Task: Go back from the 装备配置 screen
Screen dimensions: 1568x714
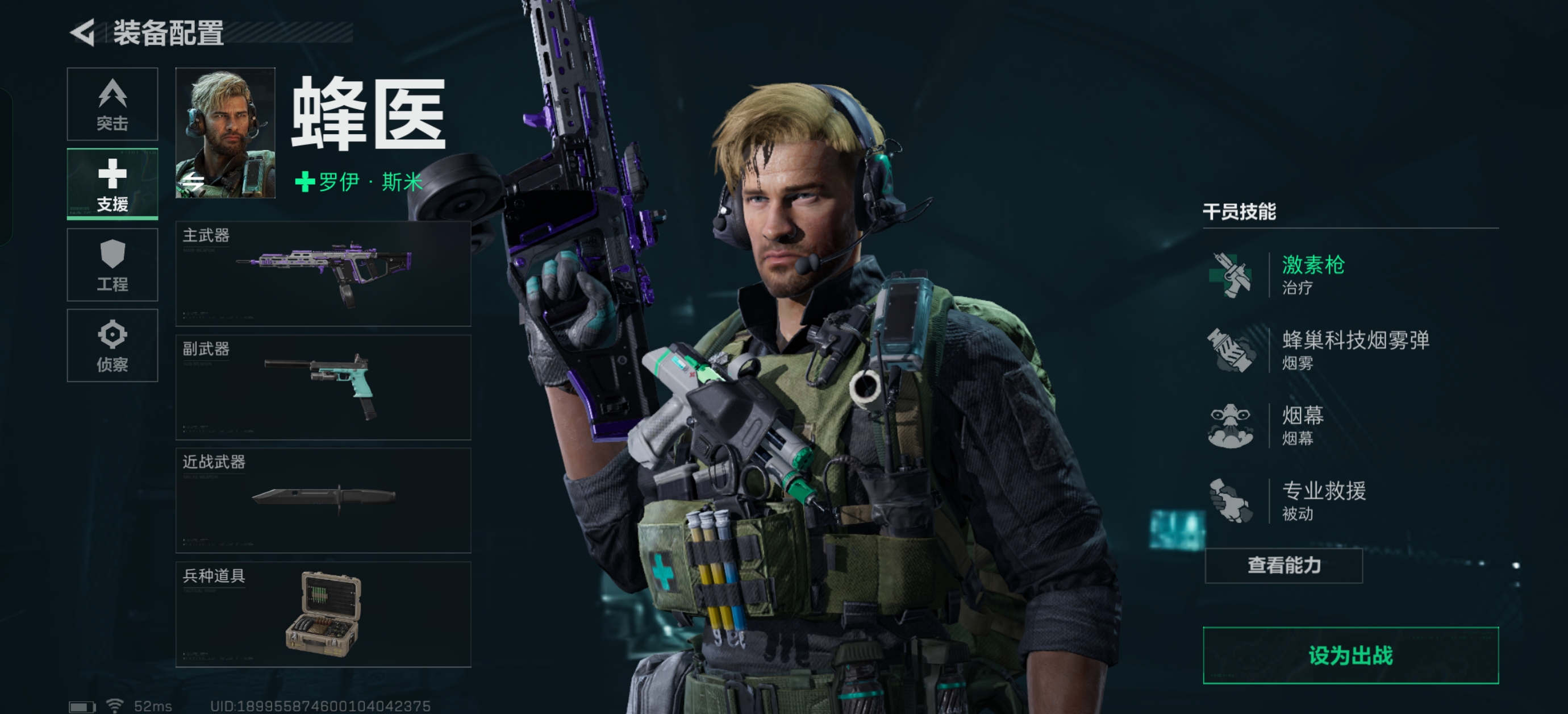Action: [84, 32]
